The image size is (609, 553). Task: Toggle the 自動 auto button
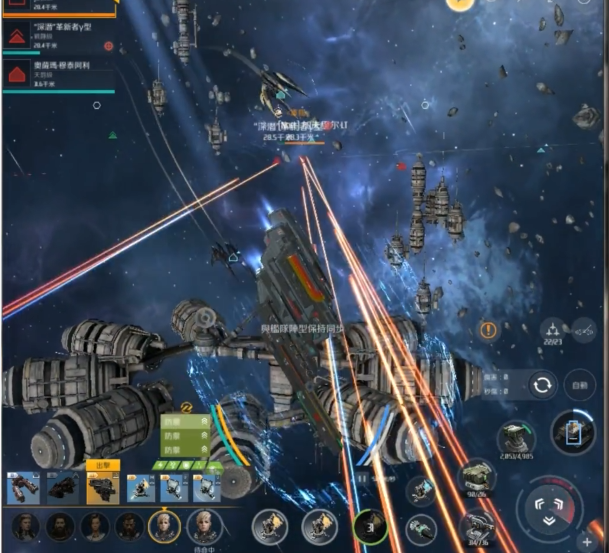pyautogui.click(x=579, y=385)
